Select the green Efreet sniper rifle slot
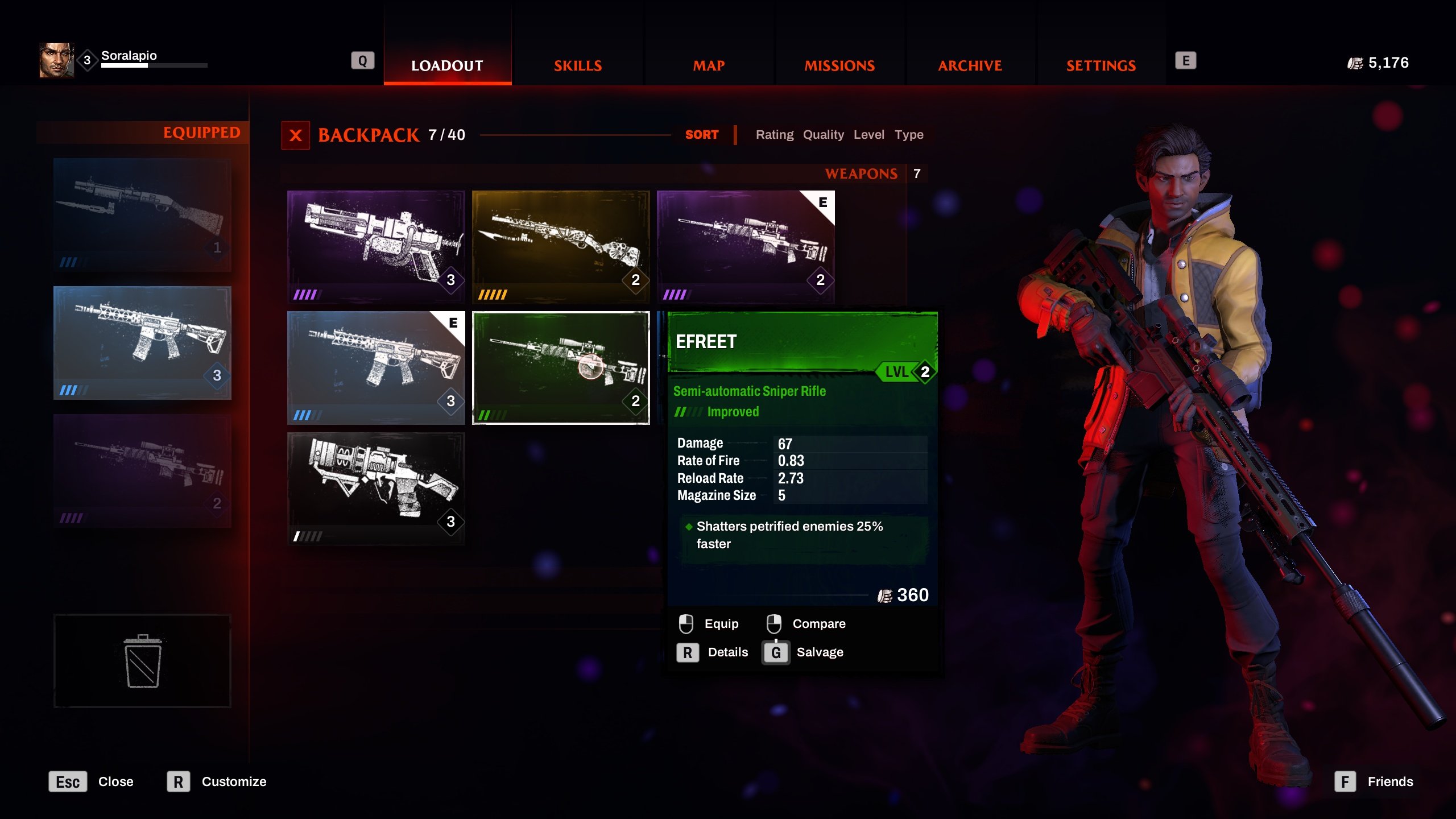 pyautogui.click(x=561, y=367)
